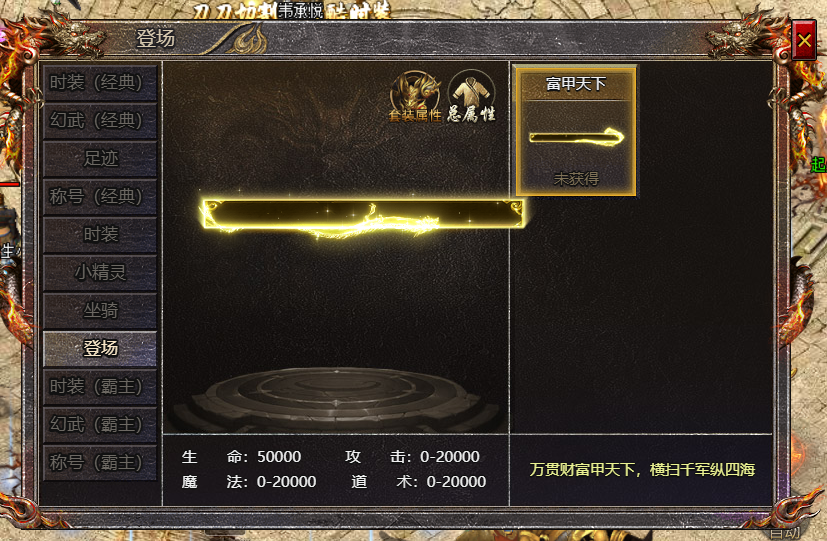Switch to the 时装（经典） tab
Viewport: 827px width, 541px height.
pos(100,82)
